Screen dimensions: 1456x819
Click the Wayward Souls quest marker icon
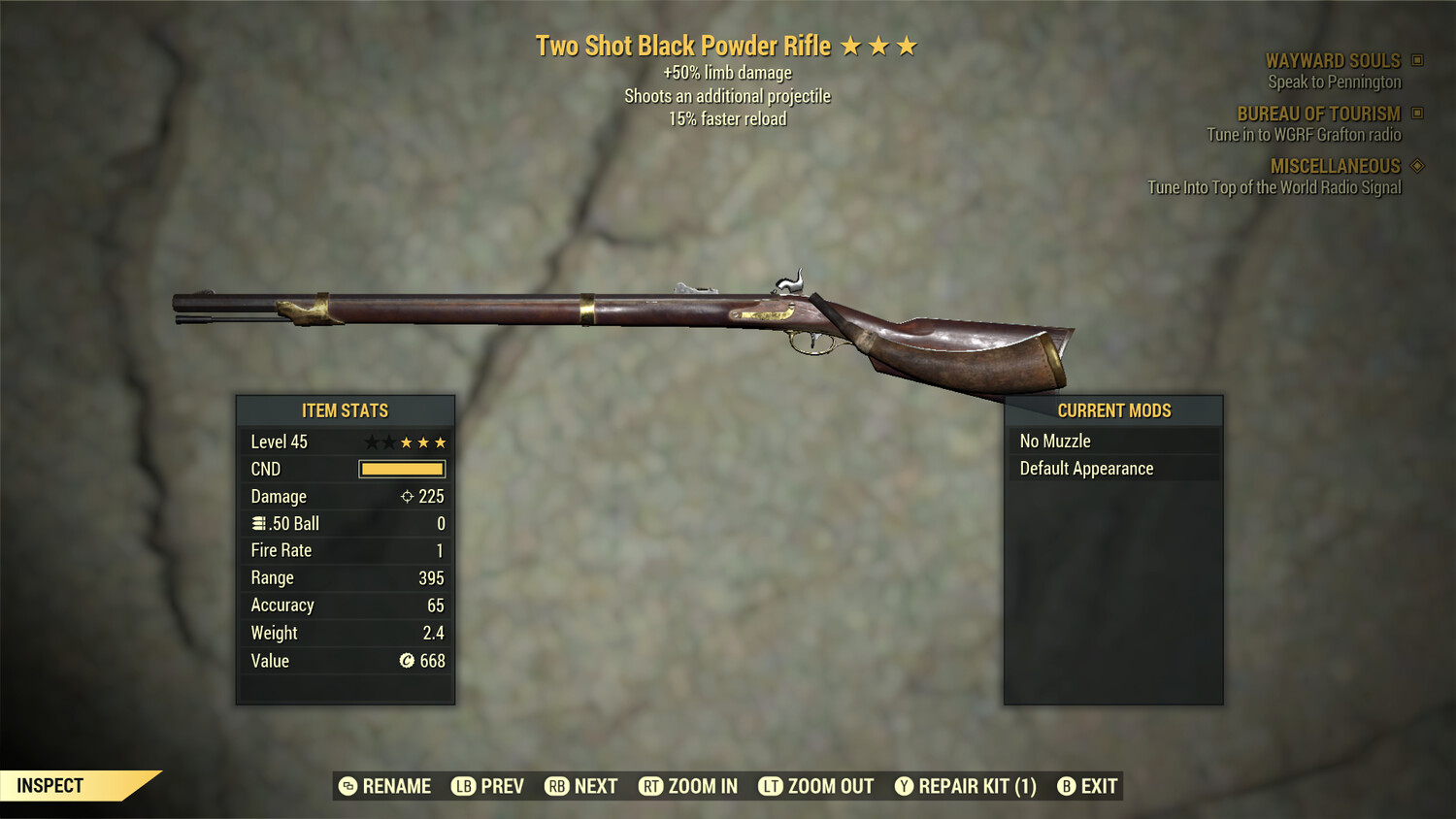point(1416,59)
